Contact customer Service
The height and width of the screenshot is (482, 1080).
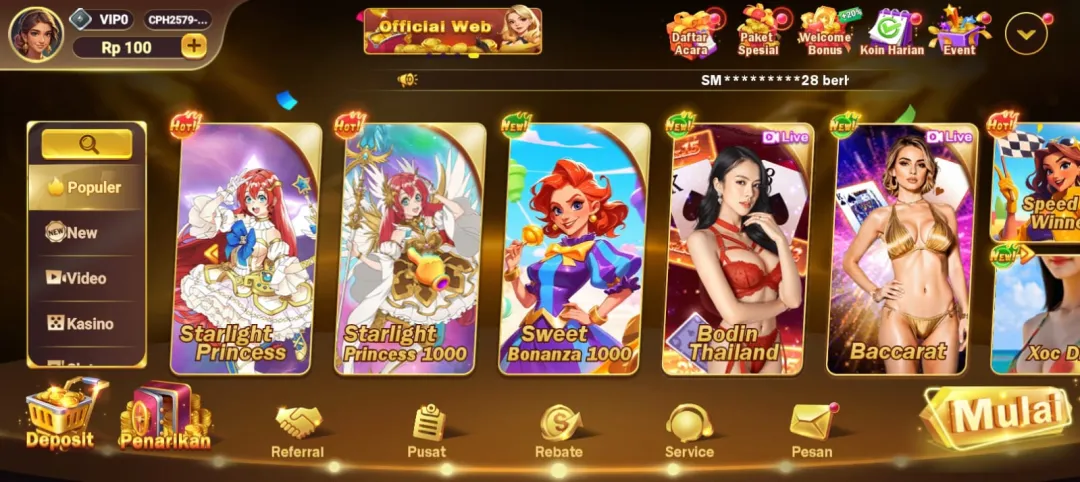pos(689,431)
